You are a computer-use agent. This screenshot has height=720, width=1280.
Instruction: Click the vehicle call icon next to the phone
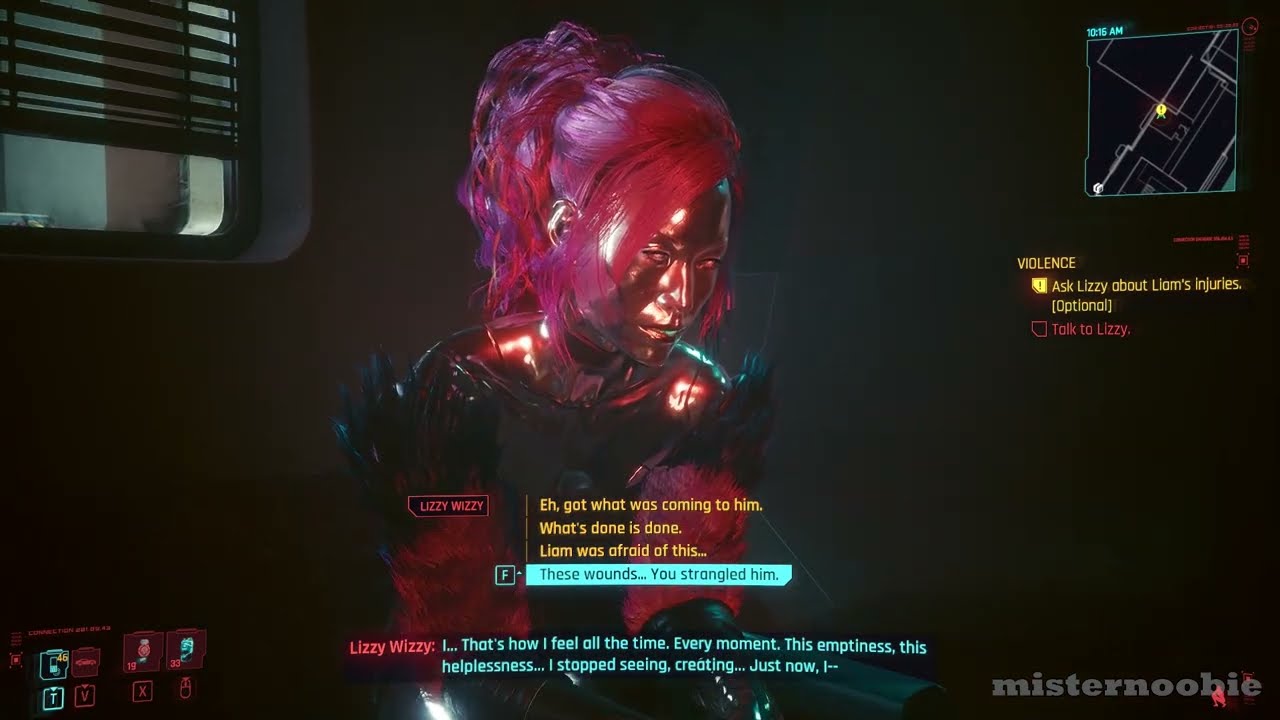(85, 662)
